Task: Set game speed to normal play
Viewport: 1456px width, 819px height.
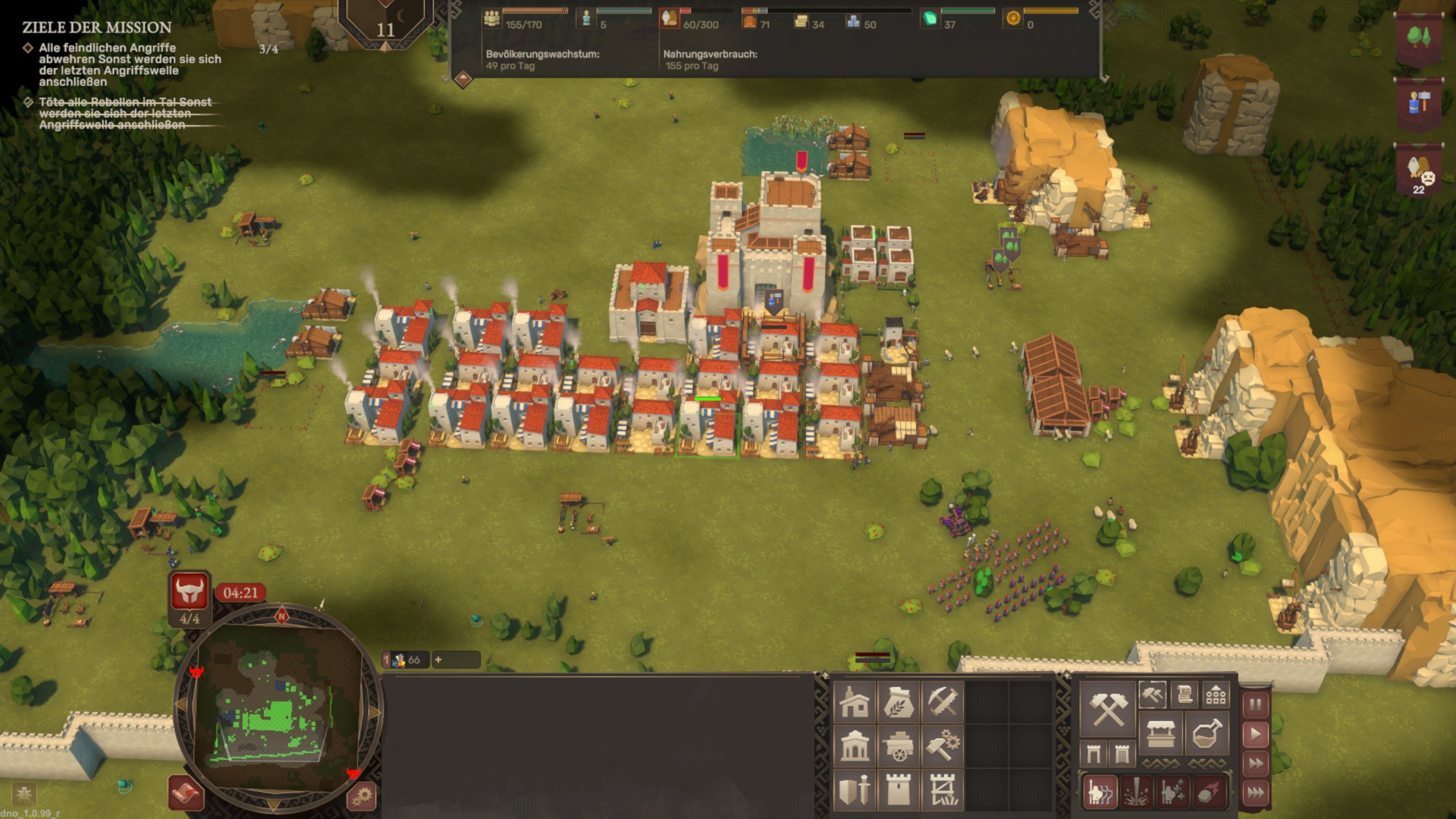Action: [x=1256, y=734]
